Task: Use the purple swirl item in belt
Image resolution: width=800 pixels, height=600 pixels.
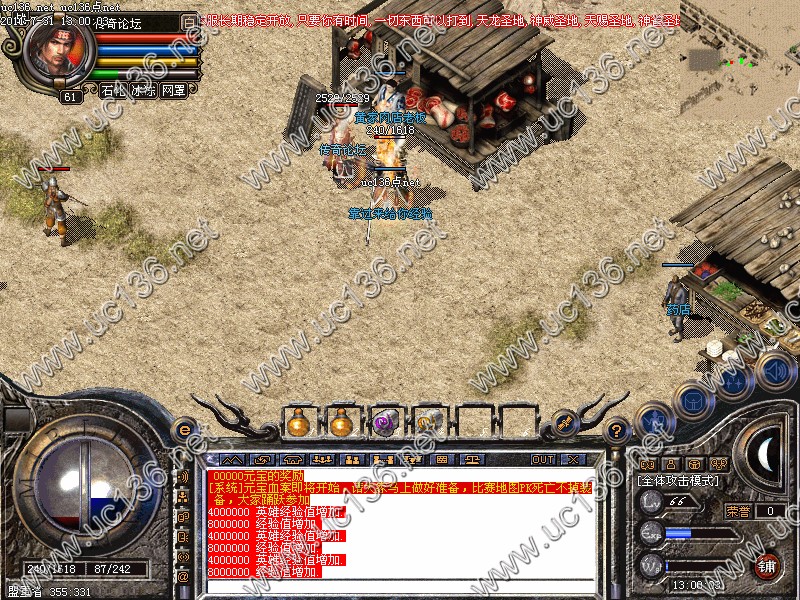Action: 385,423
